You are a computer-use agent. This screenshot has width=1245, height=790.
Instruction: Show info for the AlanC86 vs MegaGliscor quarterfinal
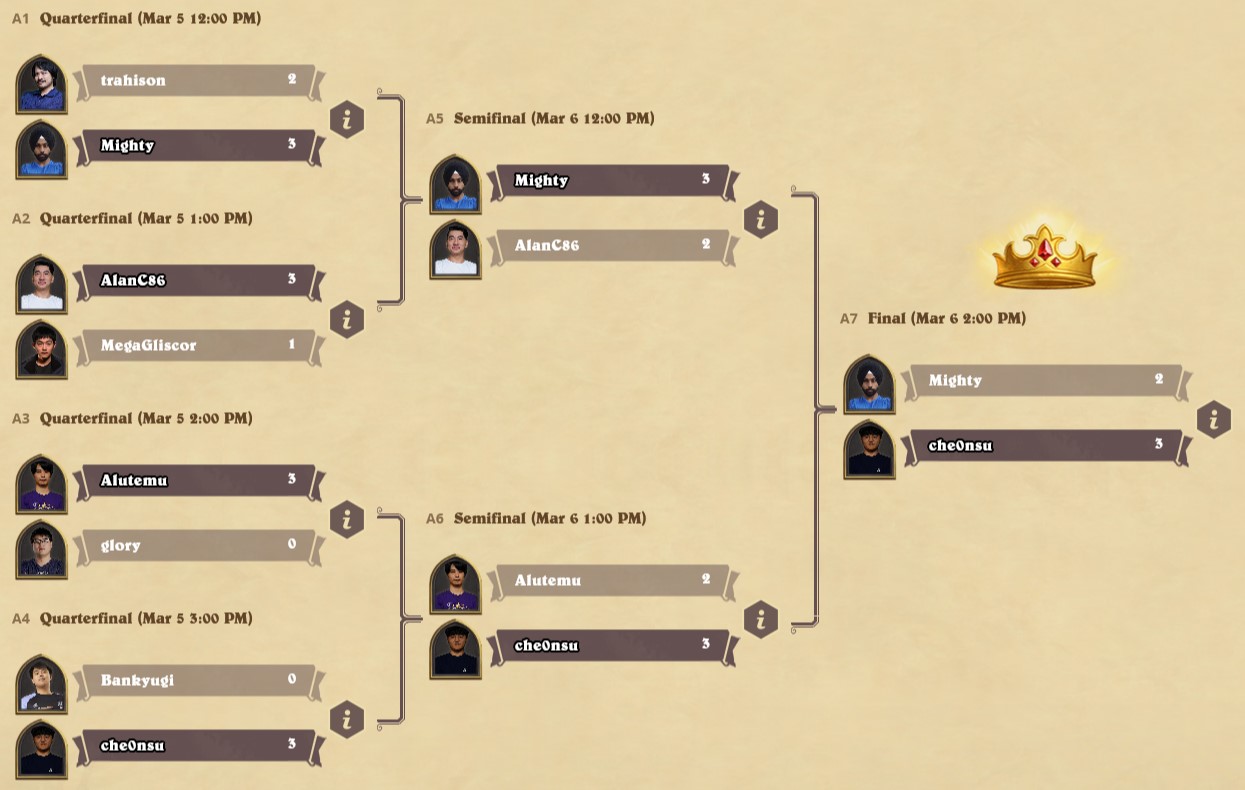tap(347, 320)
